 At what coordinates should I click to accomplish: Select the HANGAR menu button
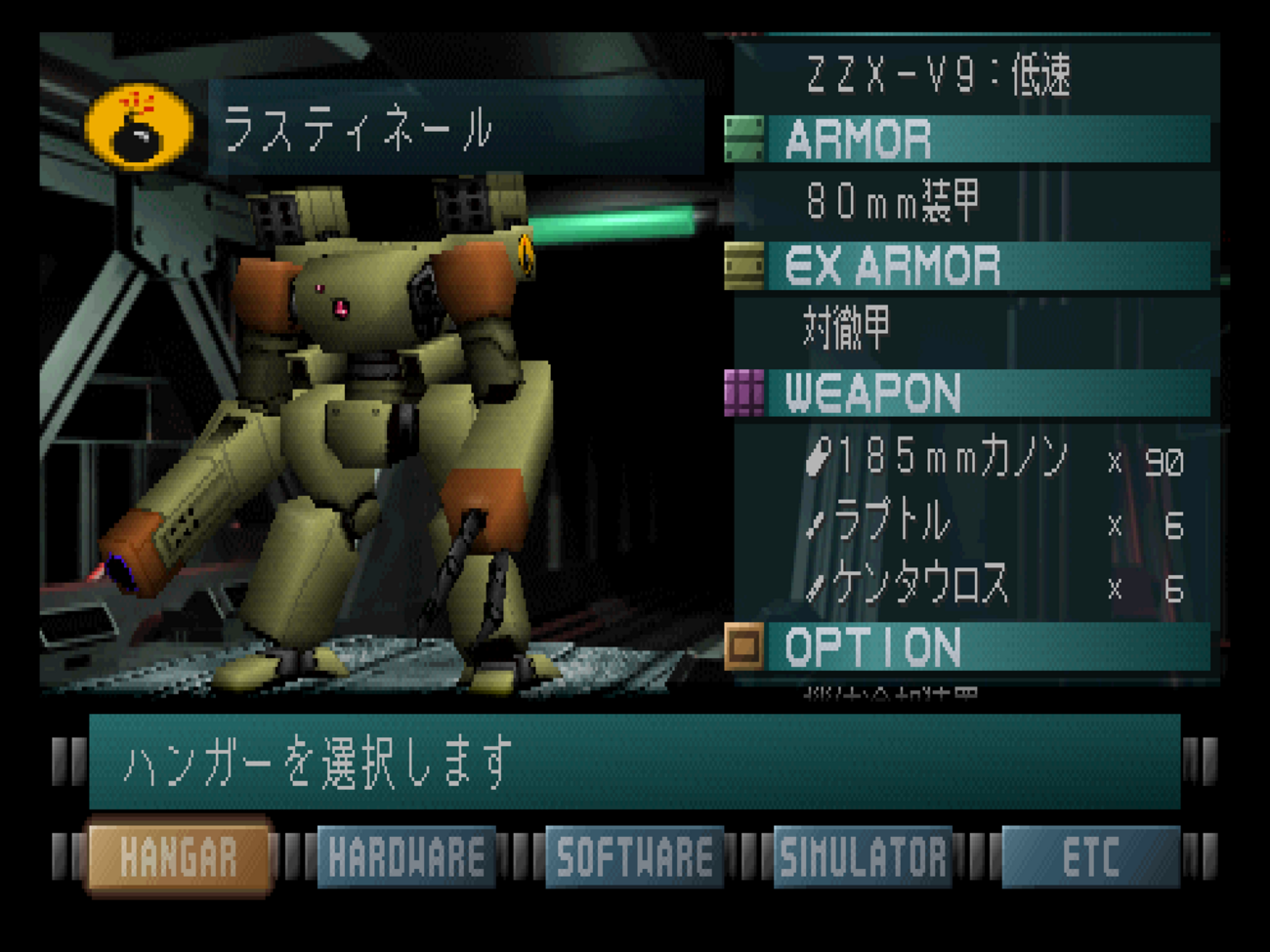[x=179, y=858]
